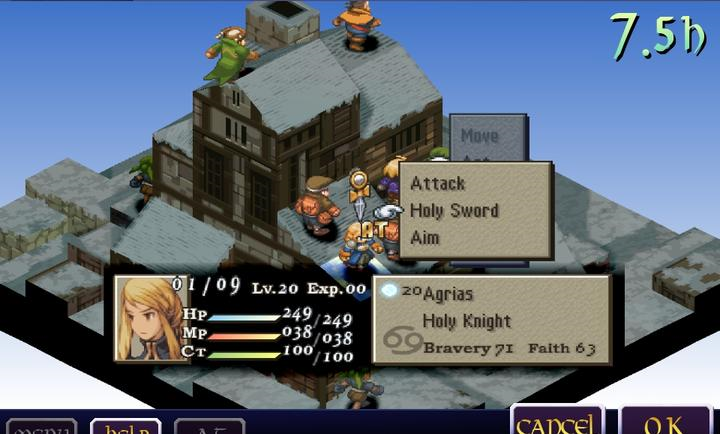This screenshot has height=434, width=720.
Task: Choose the Attack command
Action: (x=438, y=184)
